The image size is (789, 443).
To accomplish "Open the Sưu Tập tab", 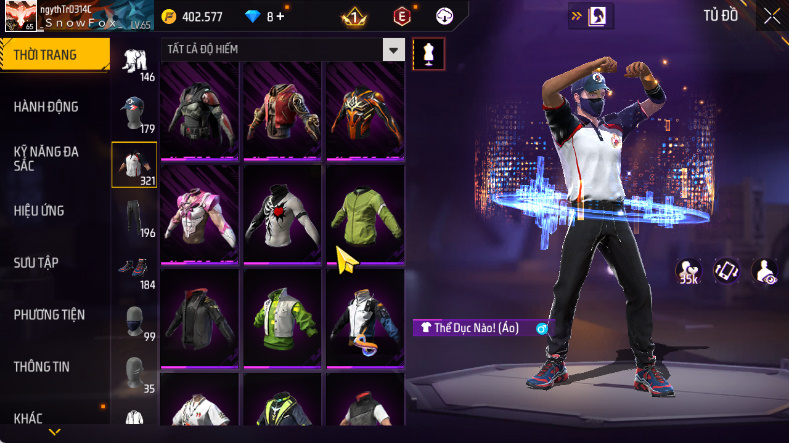I will point(36,262).
